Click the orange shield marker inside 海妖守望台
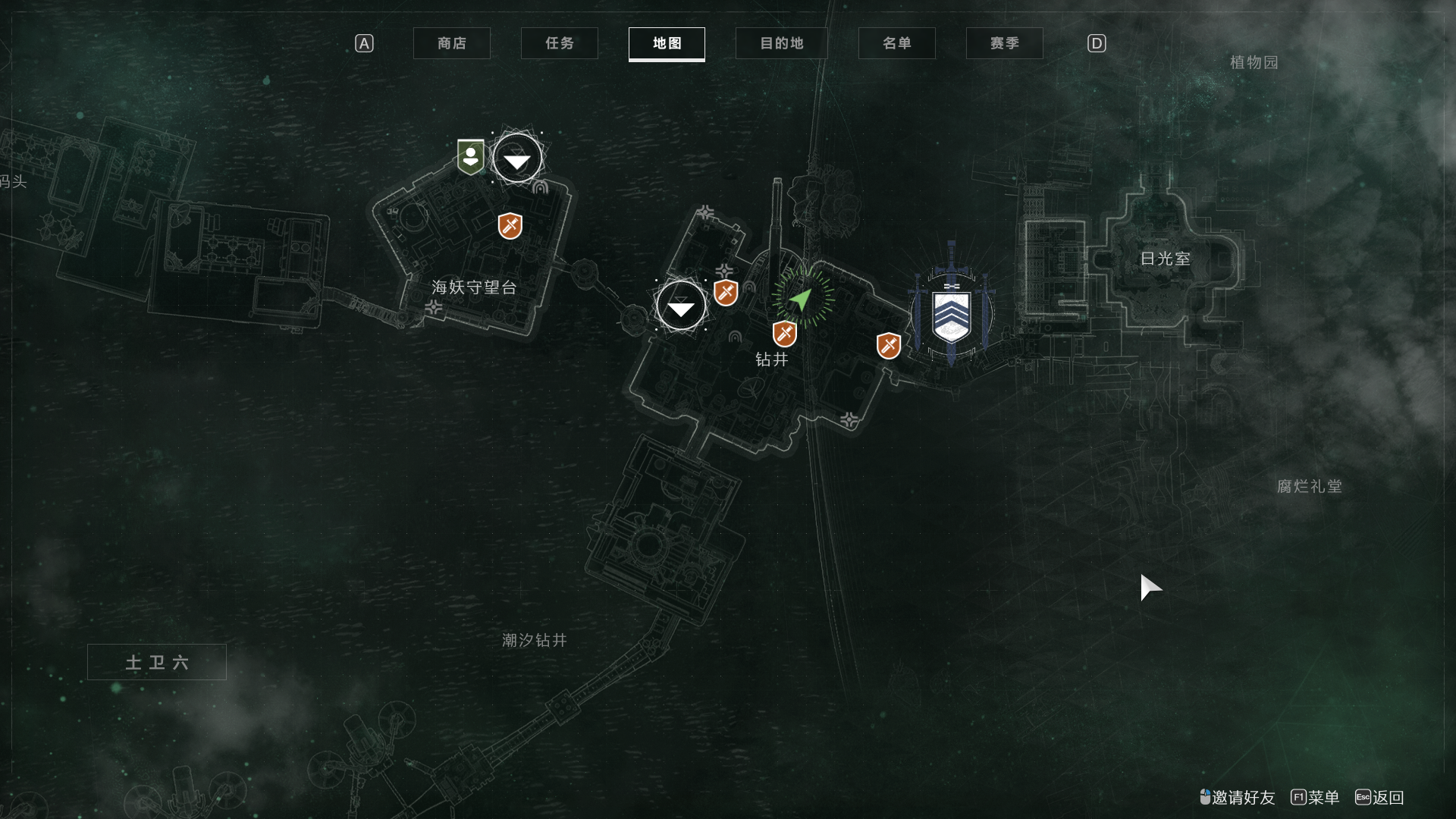 510,225
